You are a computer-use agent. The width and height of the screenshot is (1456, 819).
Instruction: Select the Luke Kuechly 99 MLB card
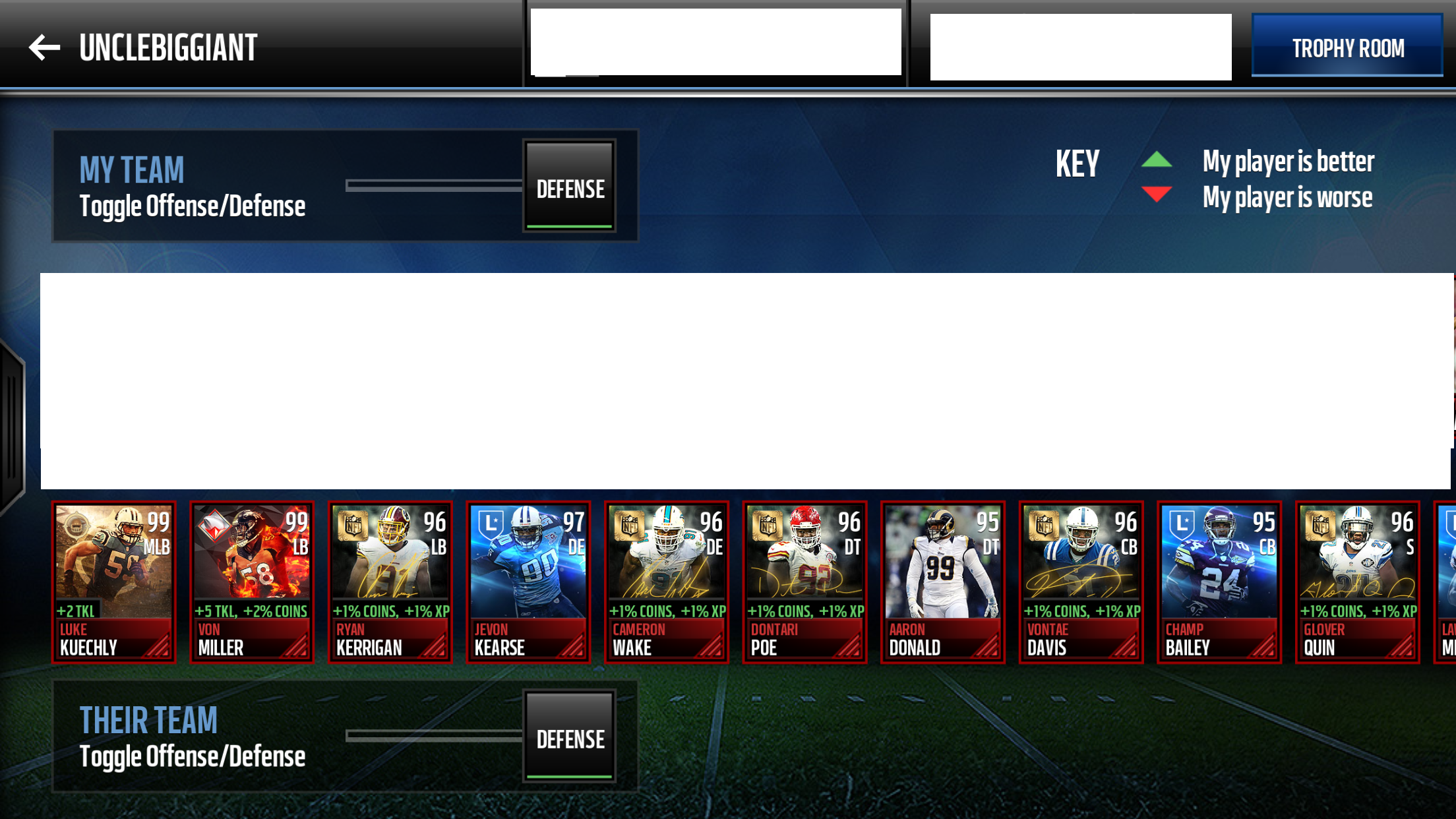[x=113, y=580]
